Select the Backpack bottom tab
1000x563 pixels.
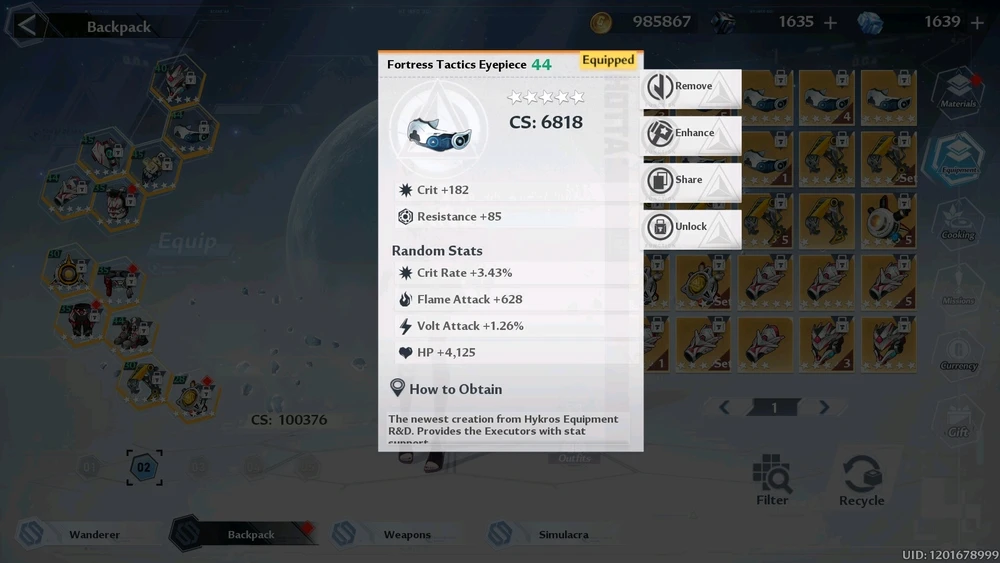pos(250,535)
